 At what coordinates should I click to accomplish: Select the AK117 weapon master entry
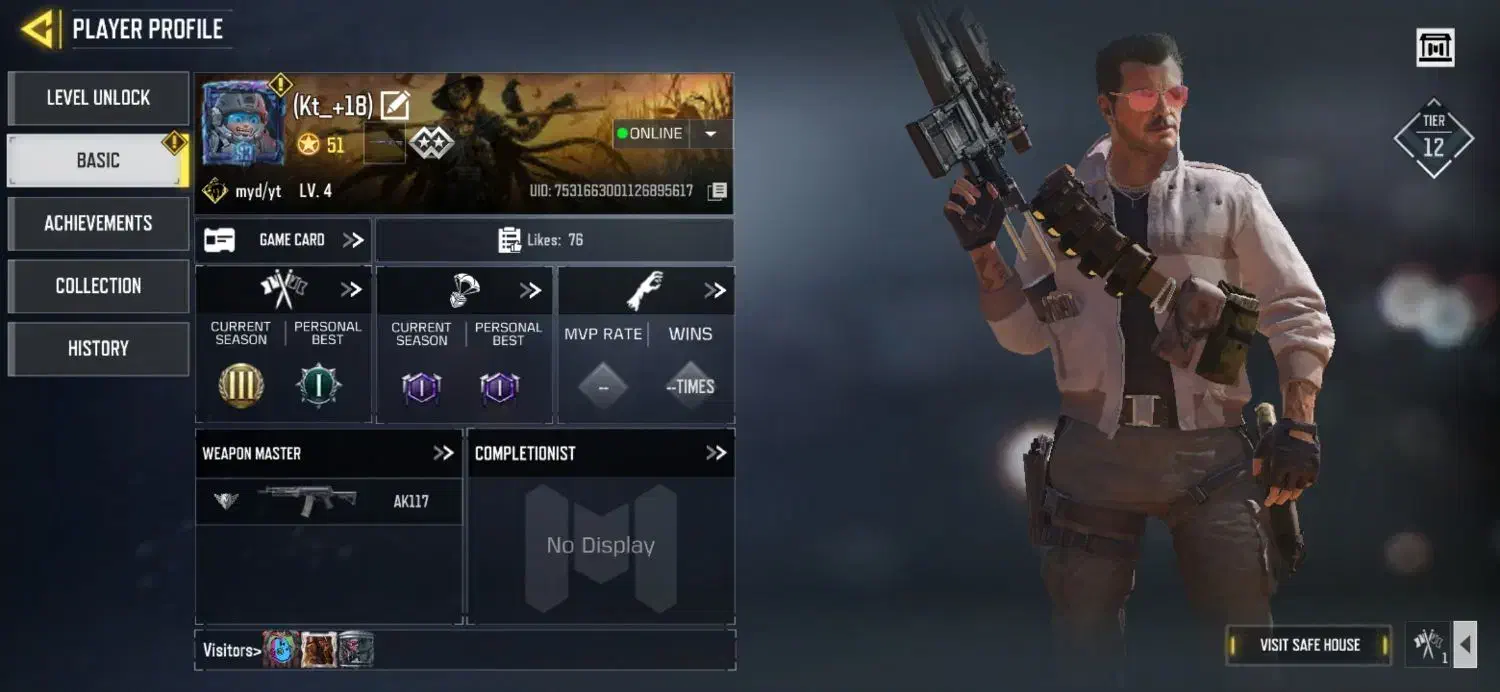(328, 501)
